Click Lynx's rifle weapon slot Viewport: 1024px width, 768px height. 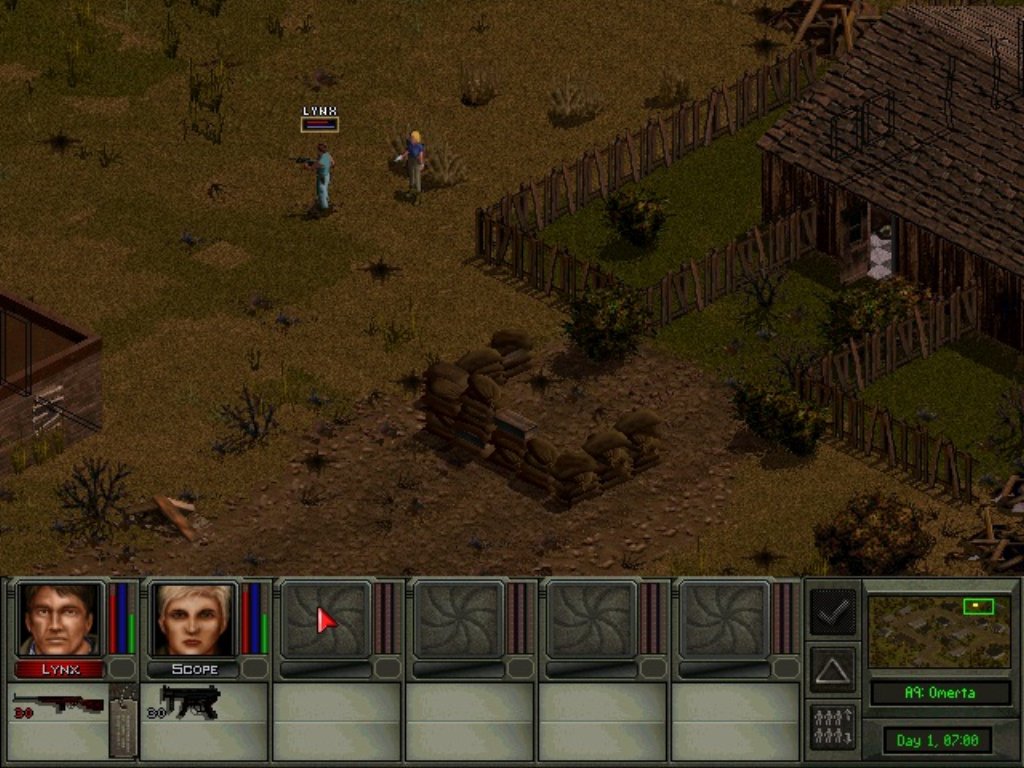pos(58,703)
